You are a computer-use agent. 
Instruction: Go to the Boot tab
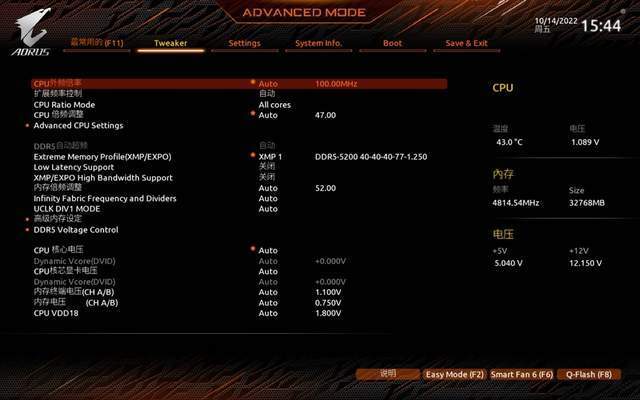click(392, 44)
